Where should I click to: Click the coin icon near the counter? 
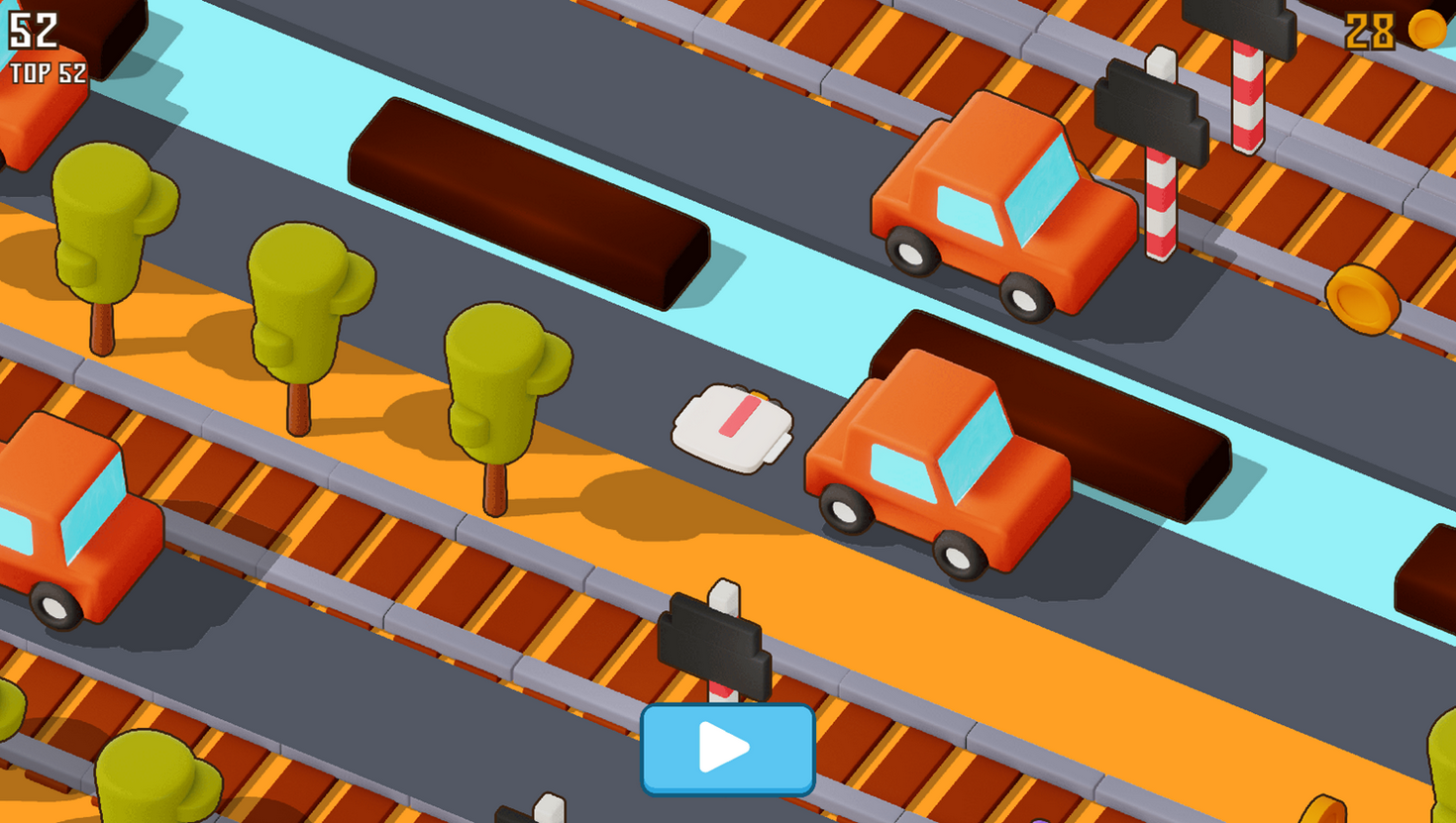[1426, 29]
